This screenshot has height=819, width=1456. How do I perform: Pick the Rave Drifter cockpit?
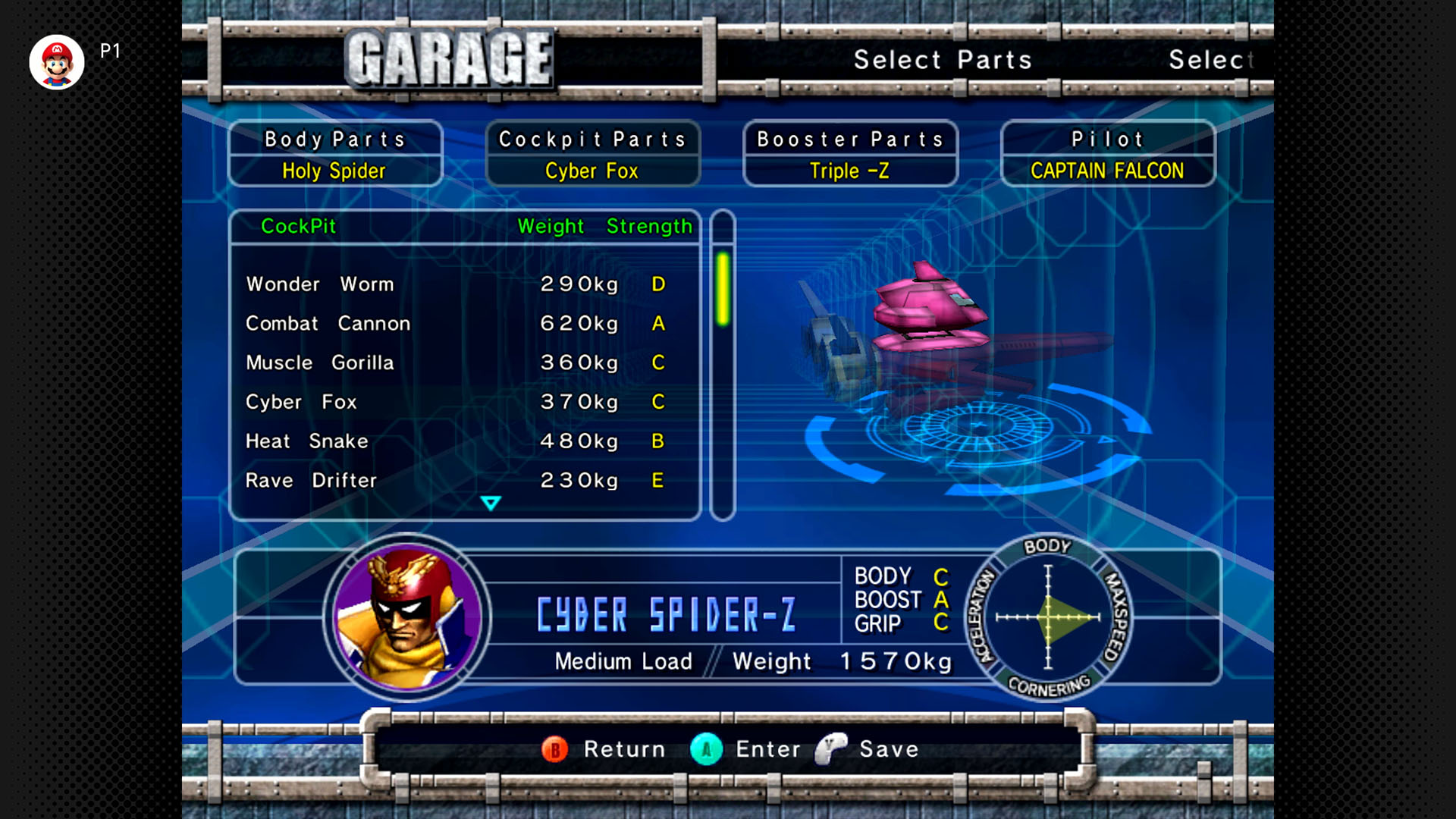[455, 481]
